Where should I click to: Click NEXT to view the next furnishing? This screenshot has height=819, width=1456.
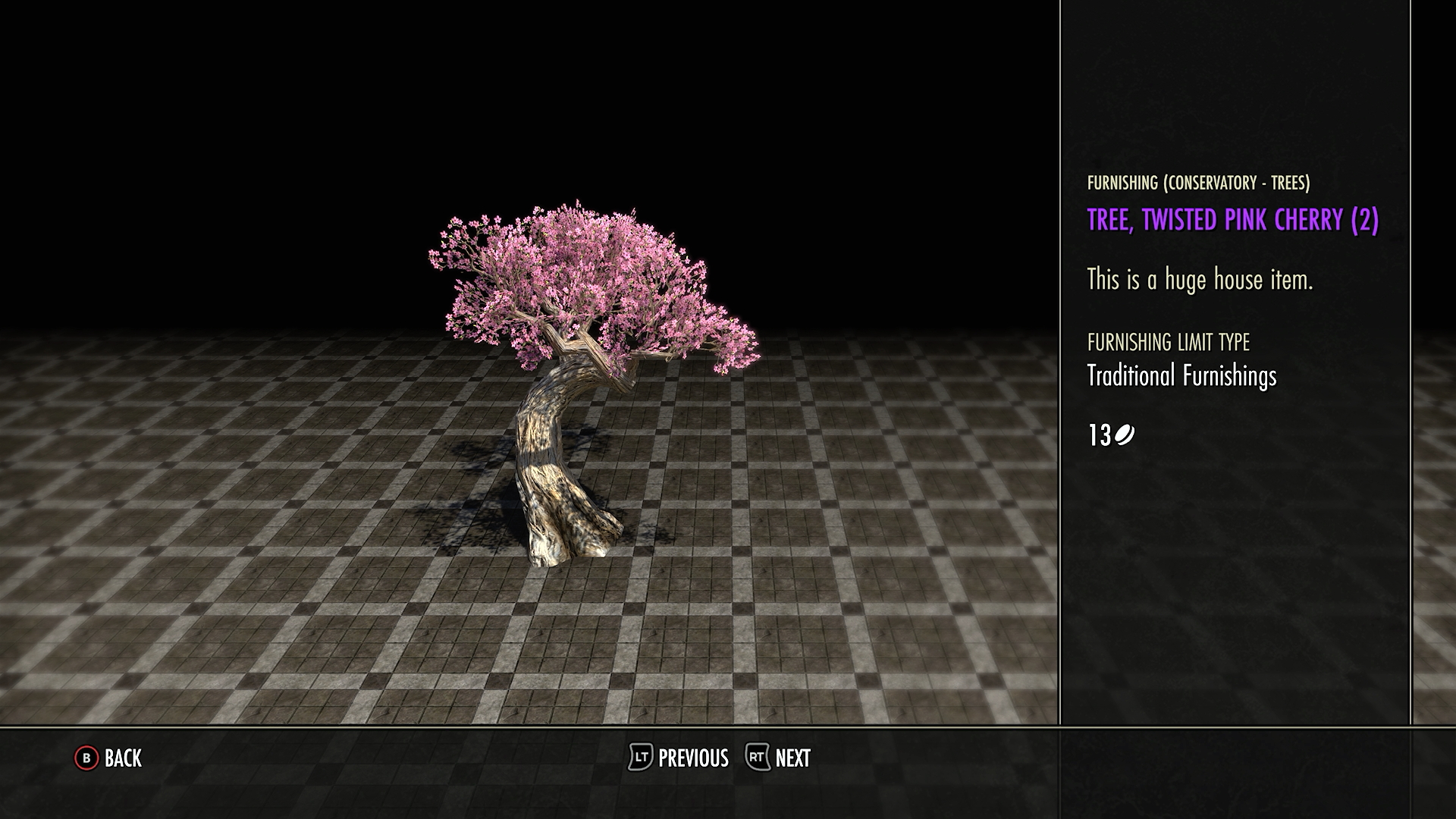(x=792, y=758)
